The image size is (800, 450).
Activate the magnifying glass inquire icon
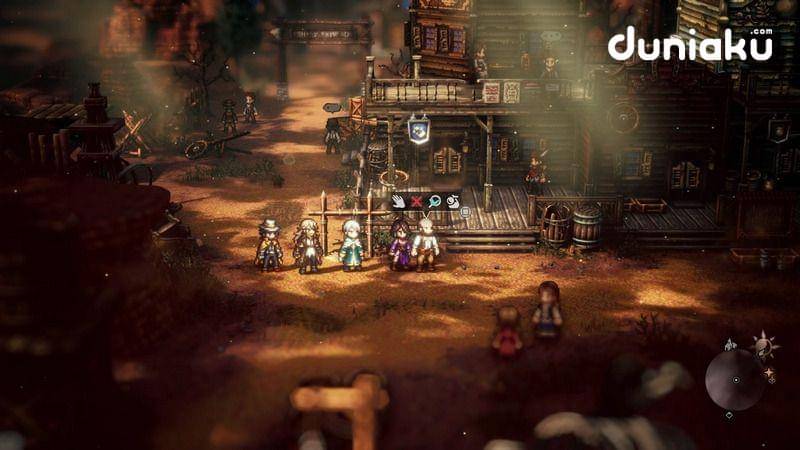(435, 201)
